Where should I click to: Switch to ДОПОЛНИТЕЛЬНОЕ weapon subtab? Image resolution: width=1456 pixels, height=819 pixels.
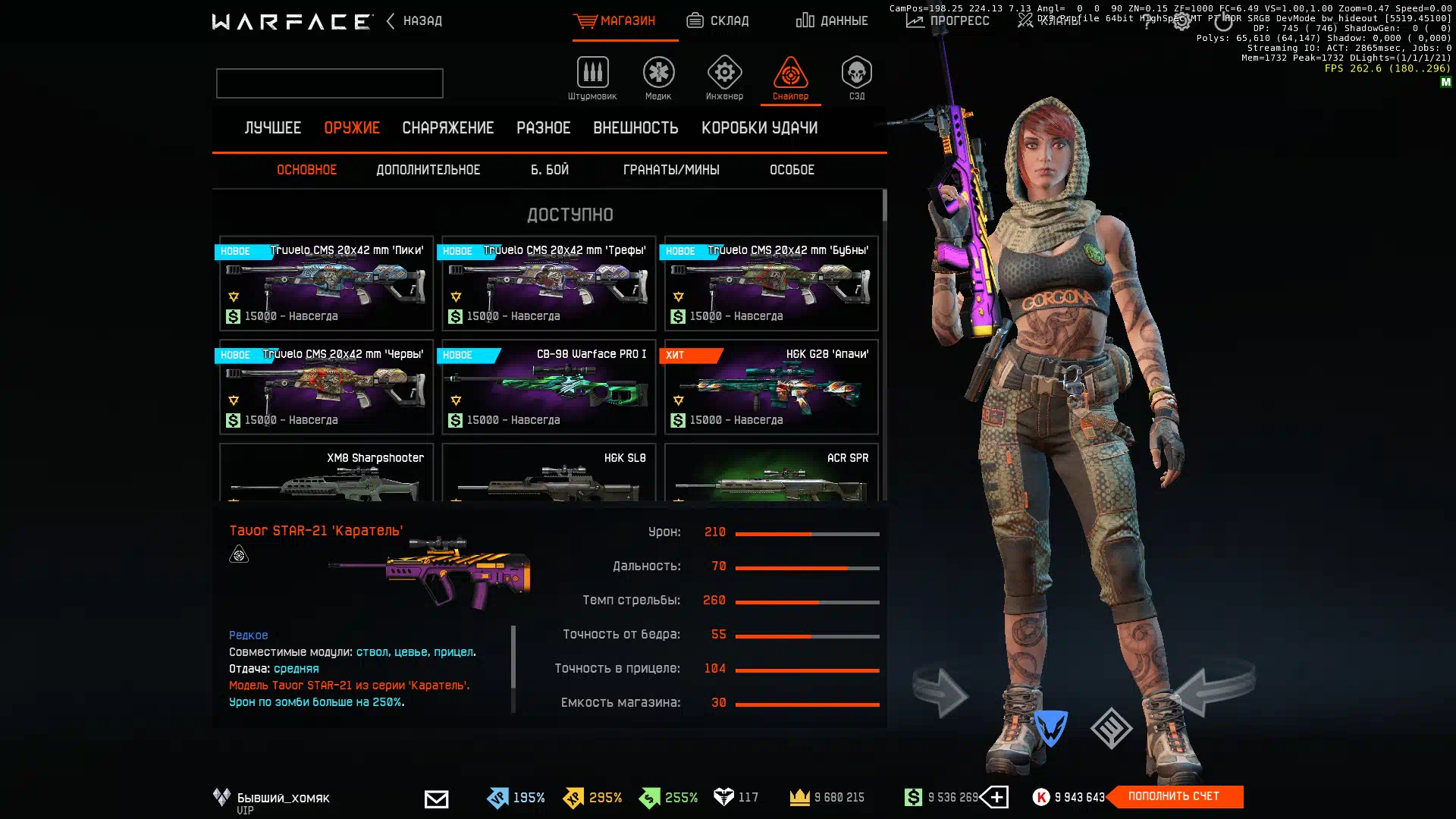coord(428,170)
